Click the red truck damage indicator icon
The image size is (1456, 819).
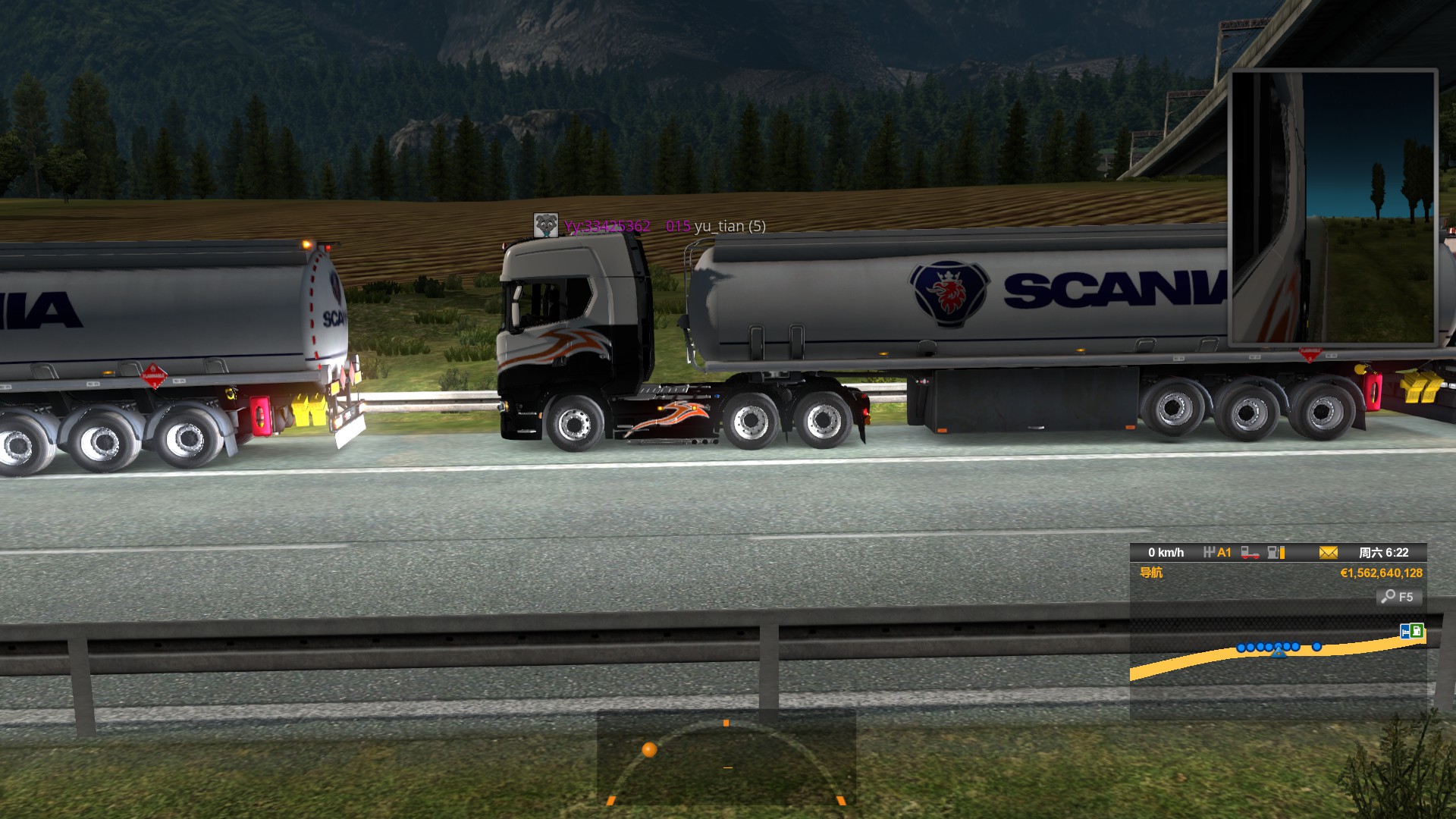click(x=1250, y=553)
